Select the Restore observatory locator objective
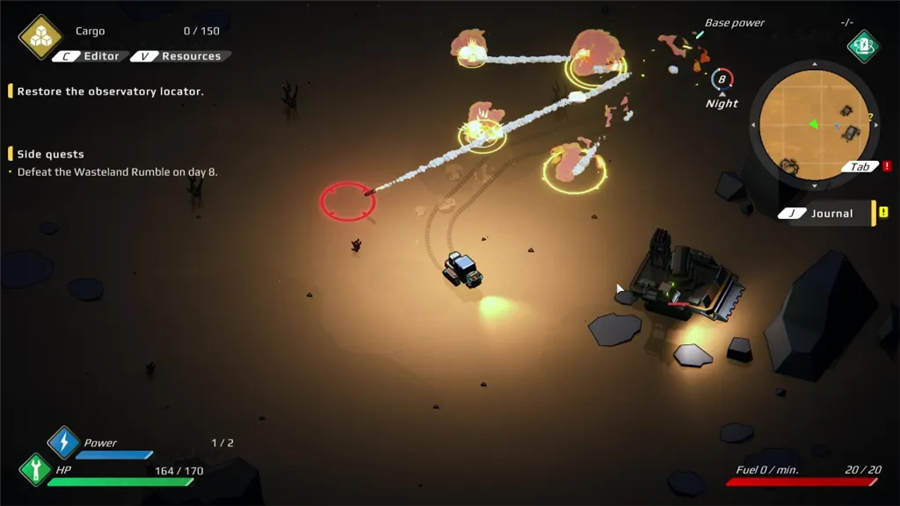900x506 pixels. 110,91
